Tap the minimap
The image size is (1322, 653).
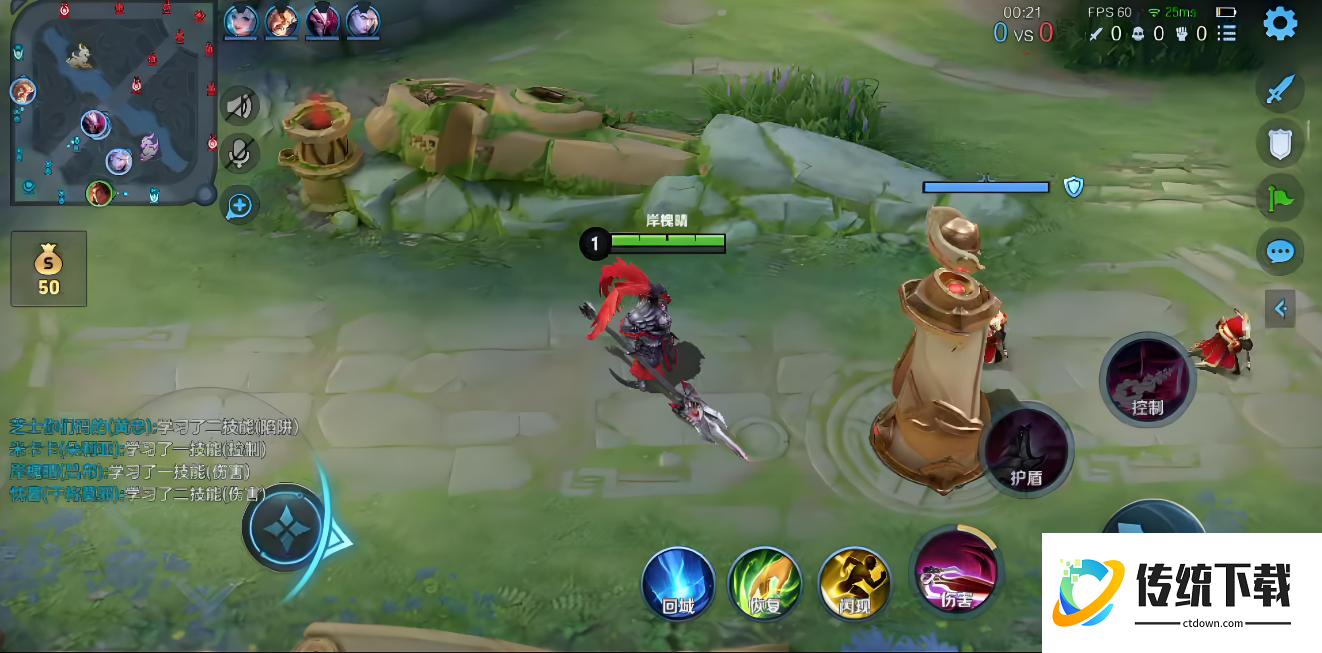click(x=113, y=103)
